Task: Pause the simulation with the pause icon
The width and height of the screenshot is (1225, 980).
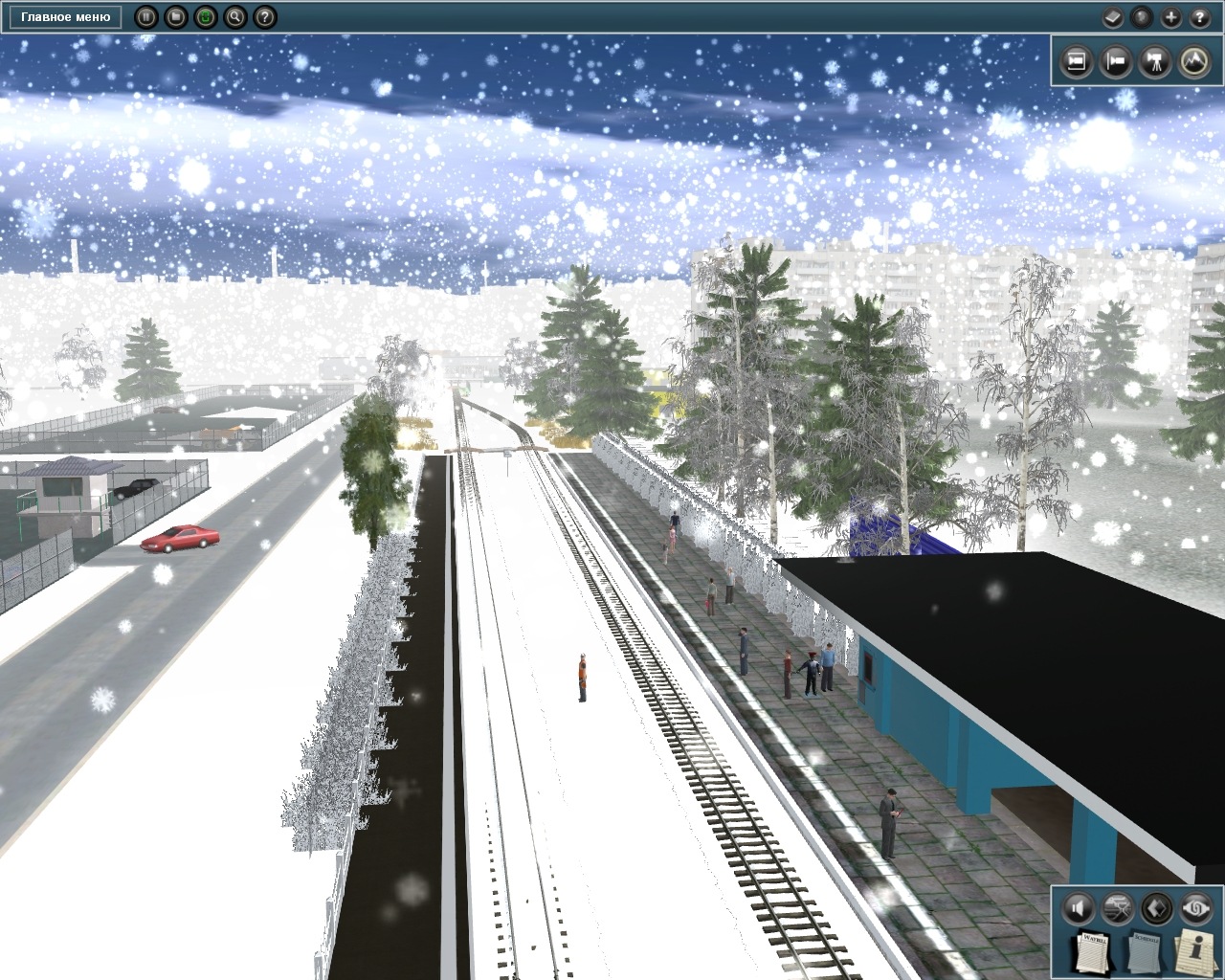Action: coord(145,16)
